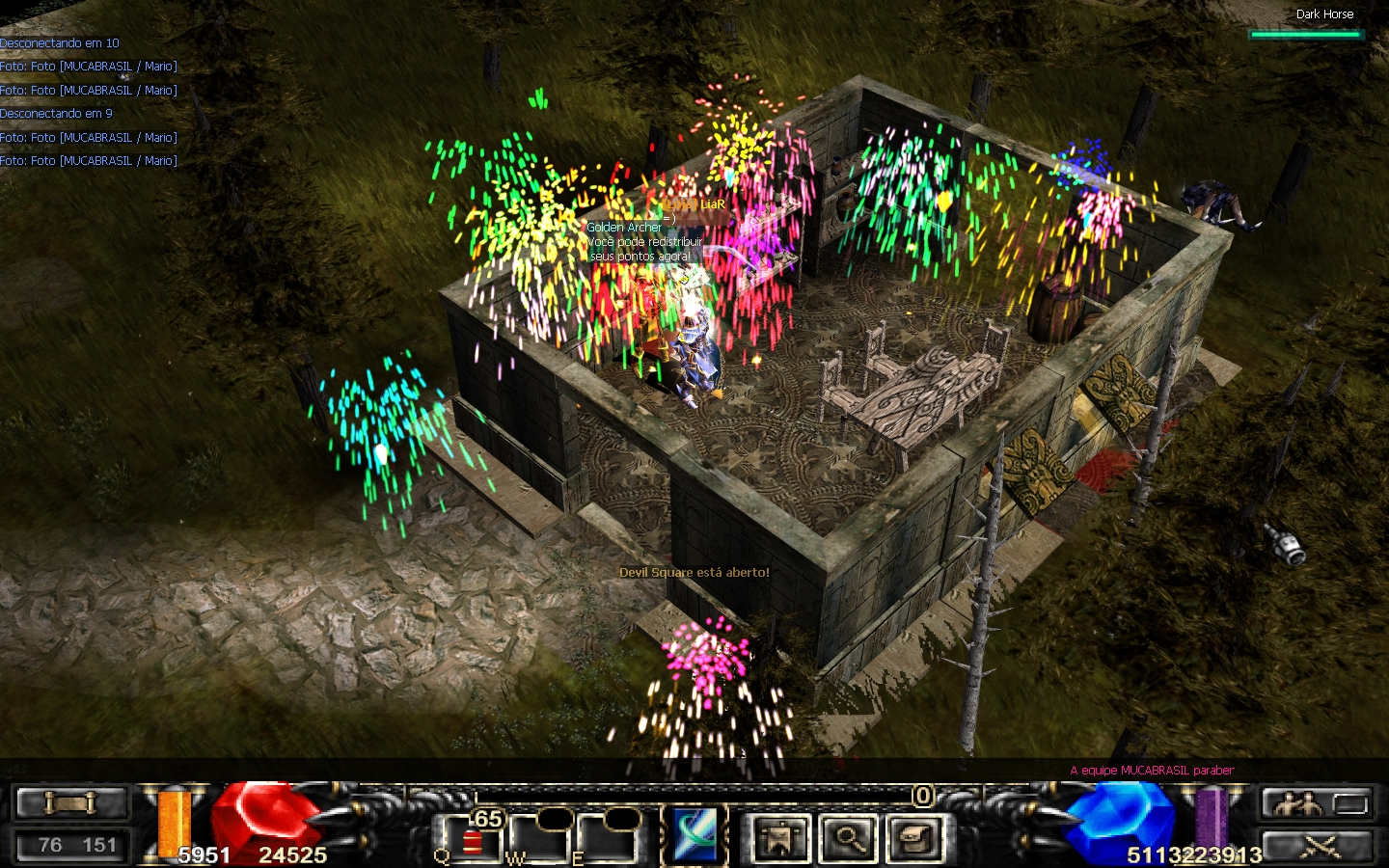Viewport: 1389px width, 868px height.
Task: Select the red potion in Q slot
Action: point(472,841)
